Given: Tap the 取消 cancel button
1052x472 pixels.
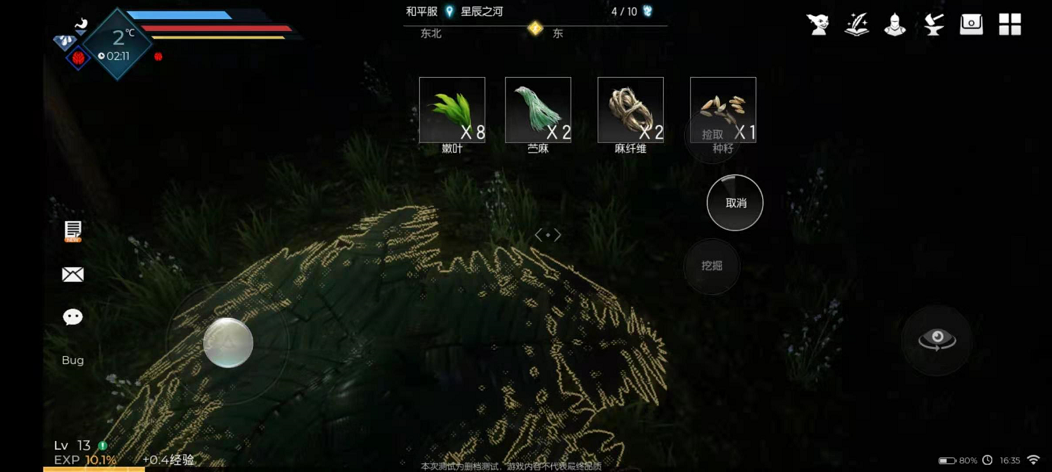Looking at the screenshot, I should 735,203.
